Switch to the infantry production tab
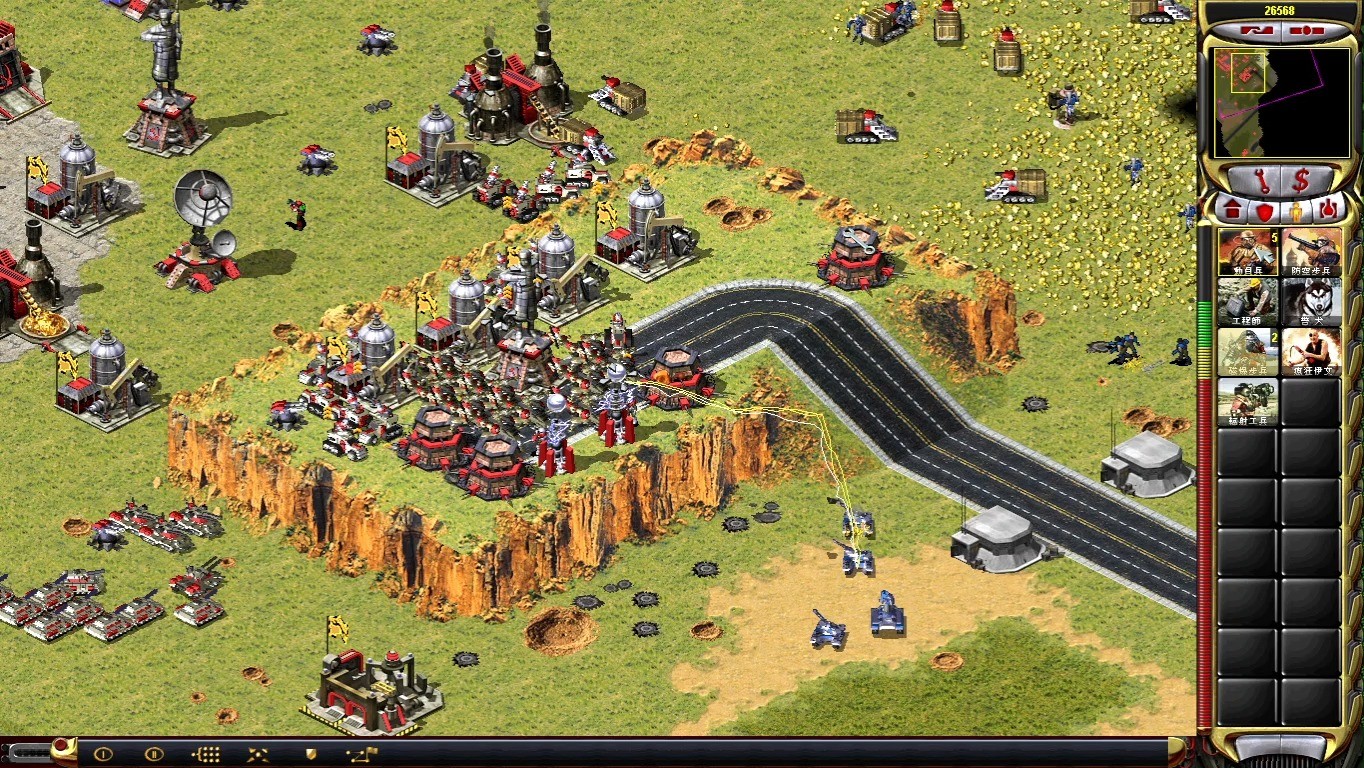The height and width of the screenshot is (768, 1364). point(1297,211)
